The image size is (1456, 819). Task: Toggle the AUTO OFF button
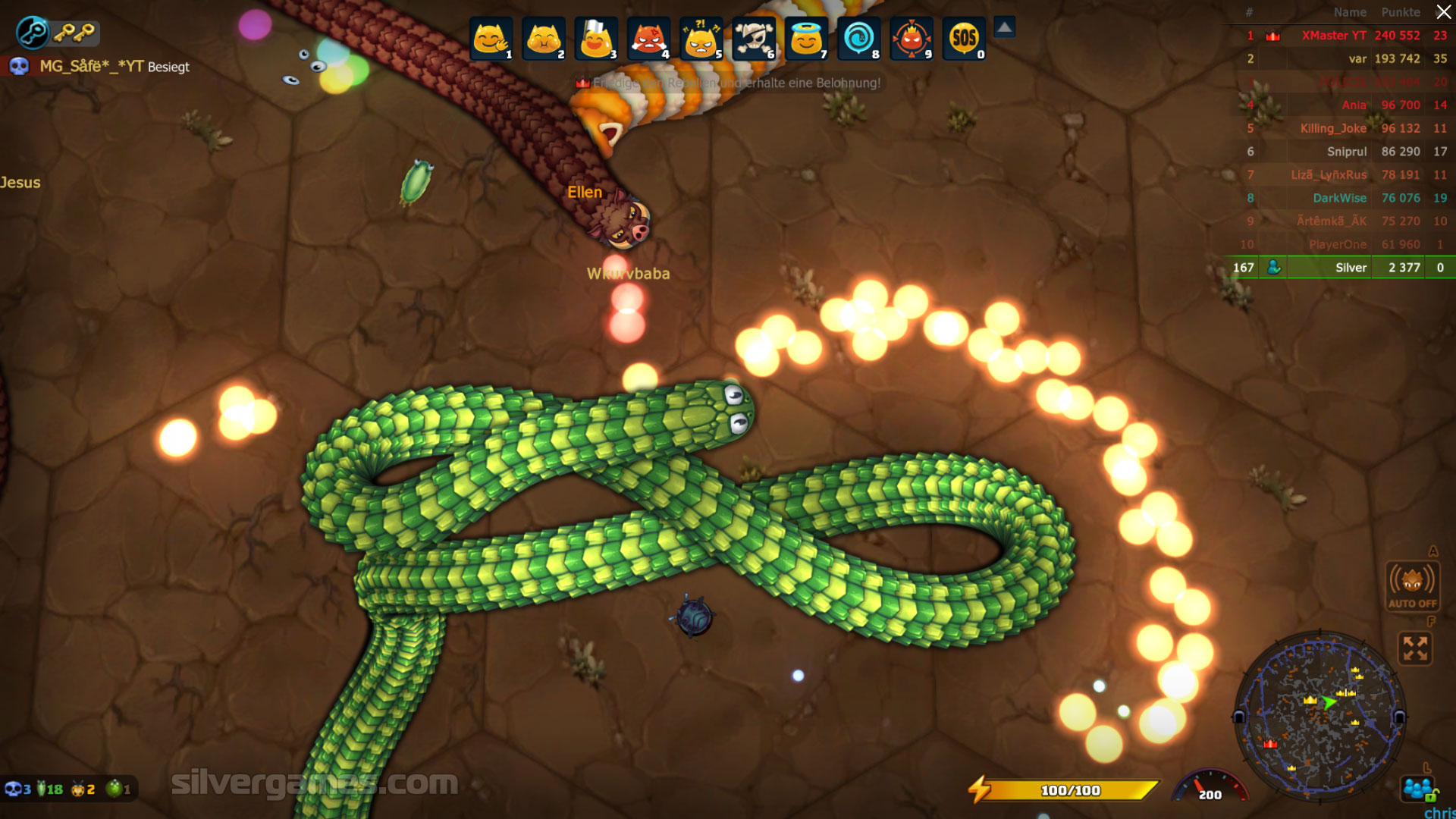(1412, 585)
